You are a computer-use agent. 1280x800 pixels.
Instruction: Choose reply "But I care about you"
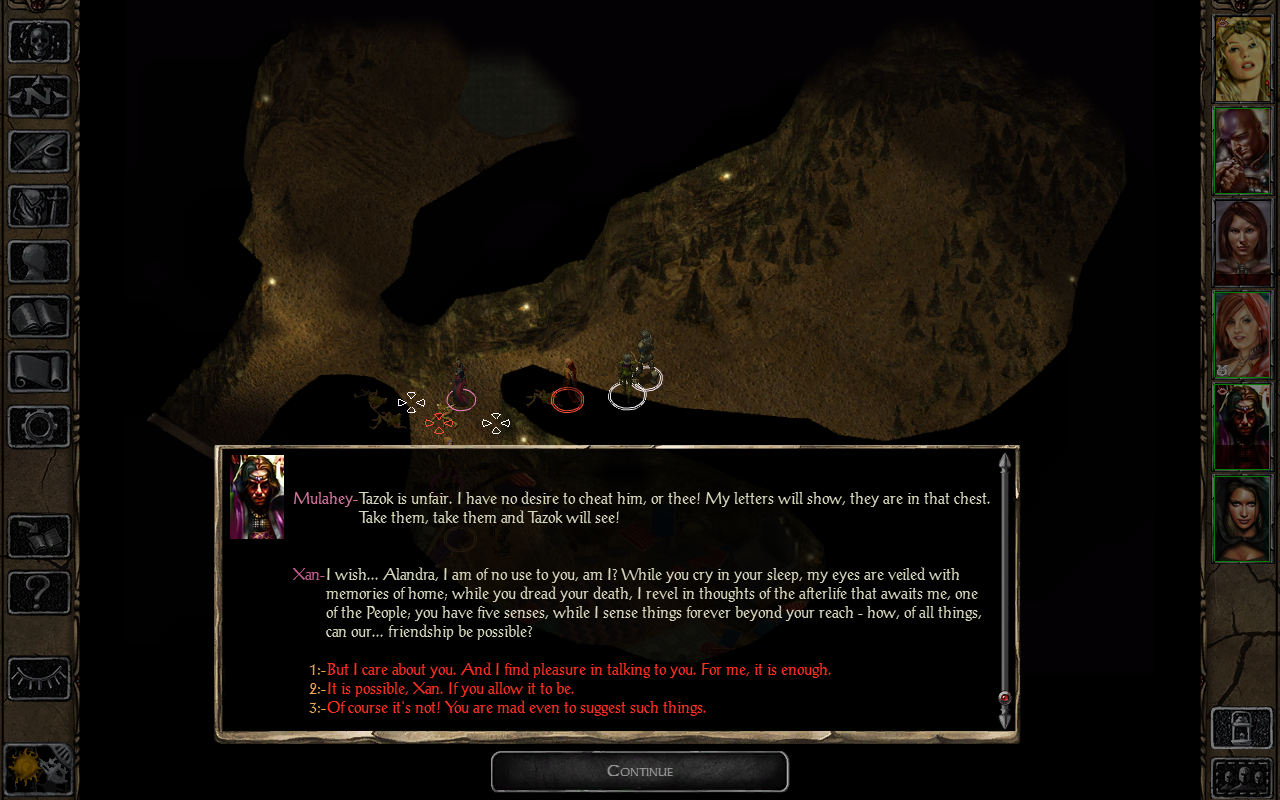[578, 670]
